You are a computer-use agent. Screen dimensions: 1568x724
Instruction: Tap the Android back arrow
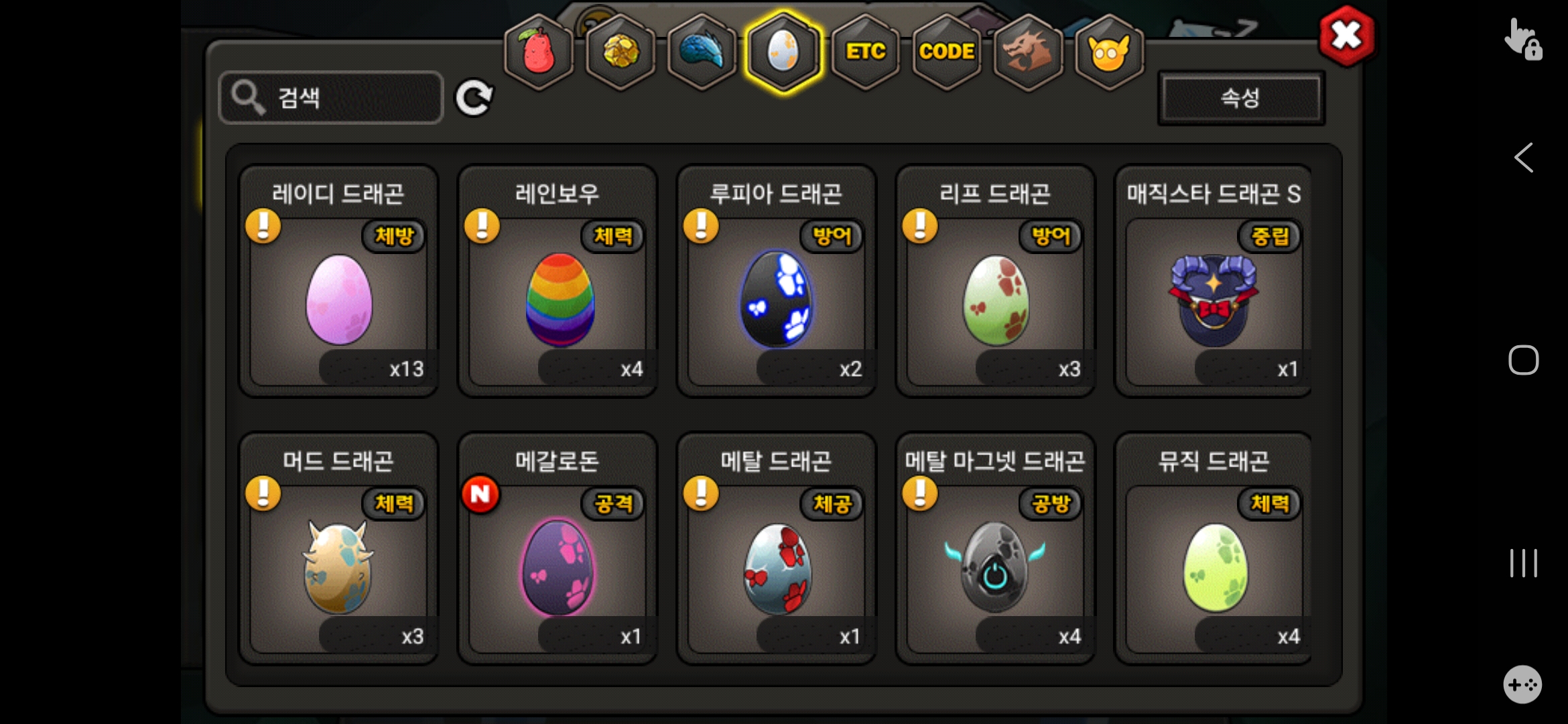point(1523,158)
